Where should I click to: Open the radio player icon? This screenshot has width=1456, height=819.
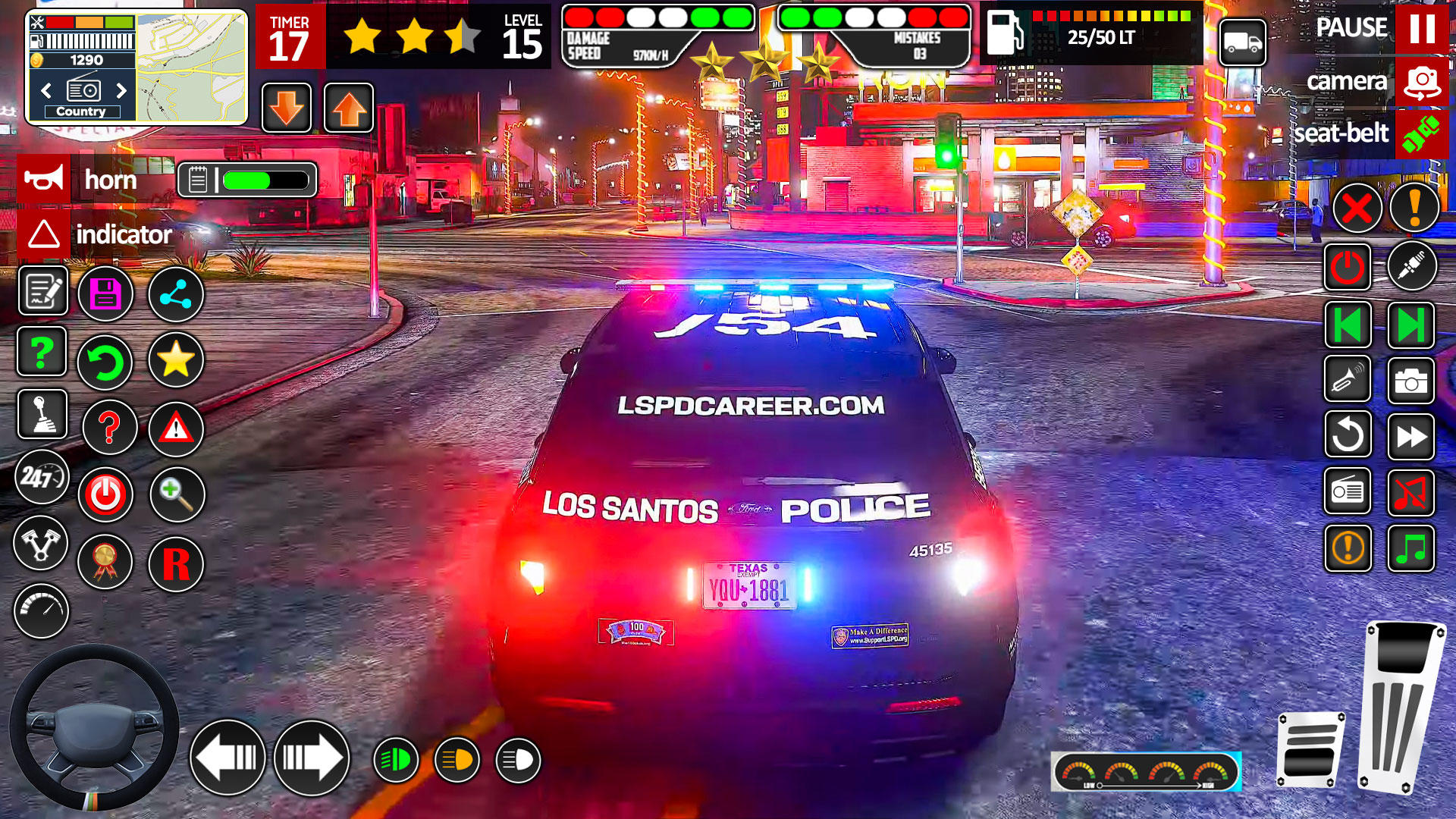pyautogui.click(x=1348, y=491)
